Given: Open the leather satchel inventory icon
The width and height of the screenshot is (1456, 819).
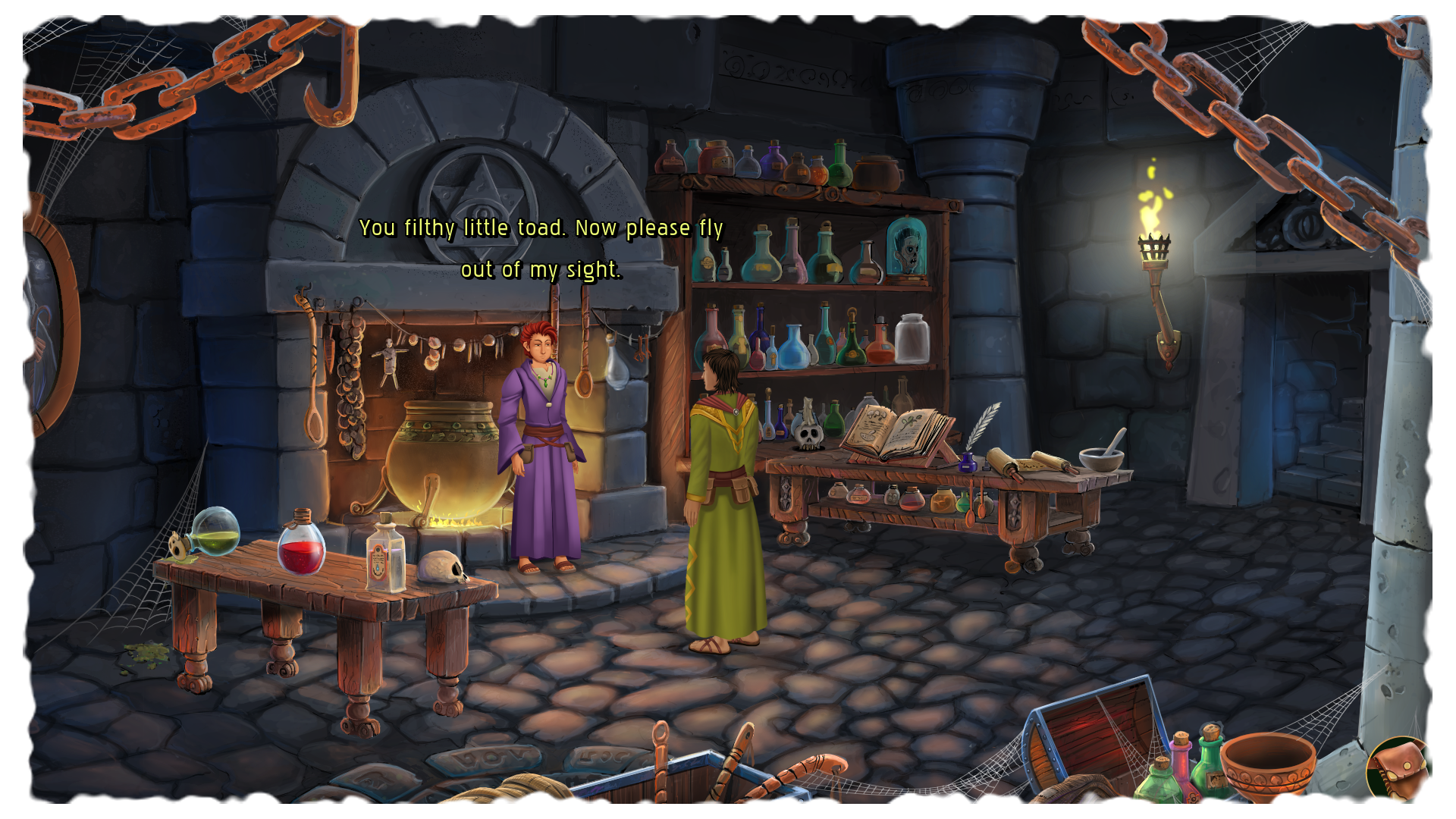Looking at the screenshot, I should (1400, 770).
